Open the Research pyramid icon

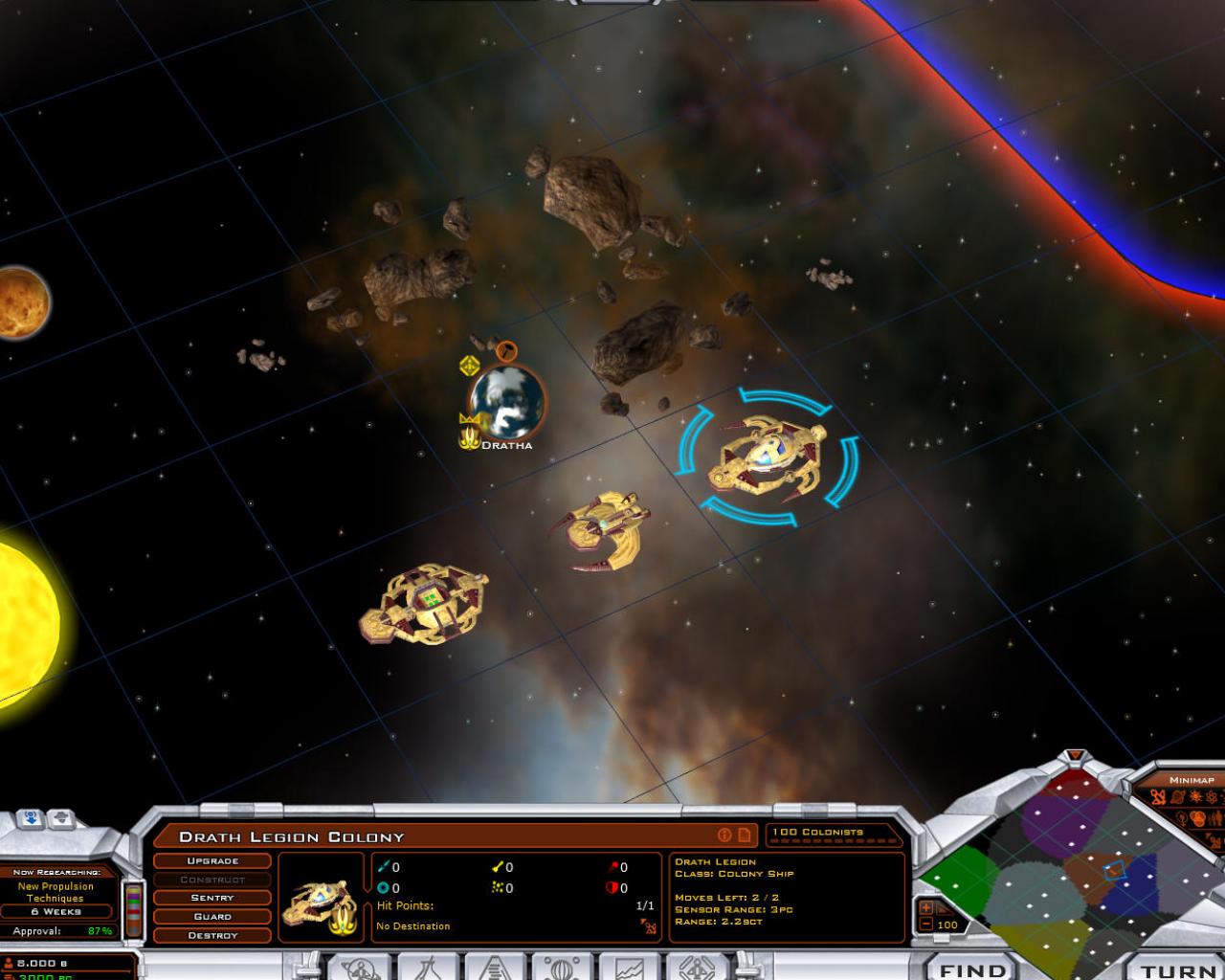tap(493, 970)
